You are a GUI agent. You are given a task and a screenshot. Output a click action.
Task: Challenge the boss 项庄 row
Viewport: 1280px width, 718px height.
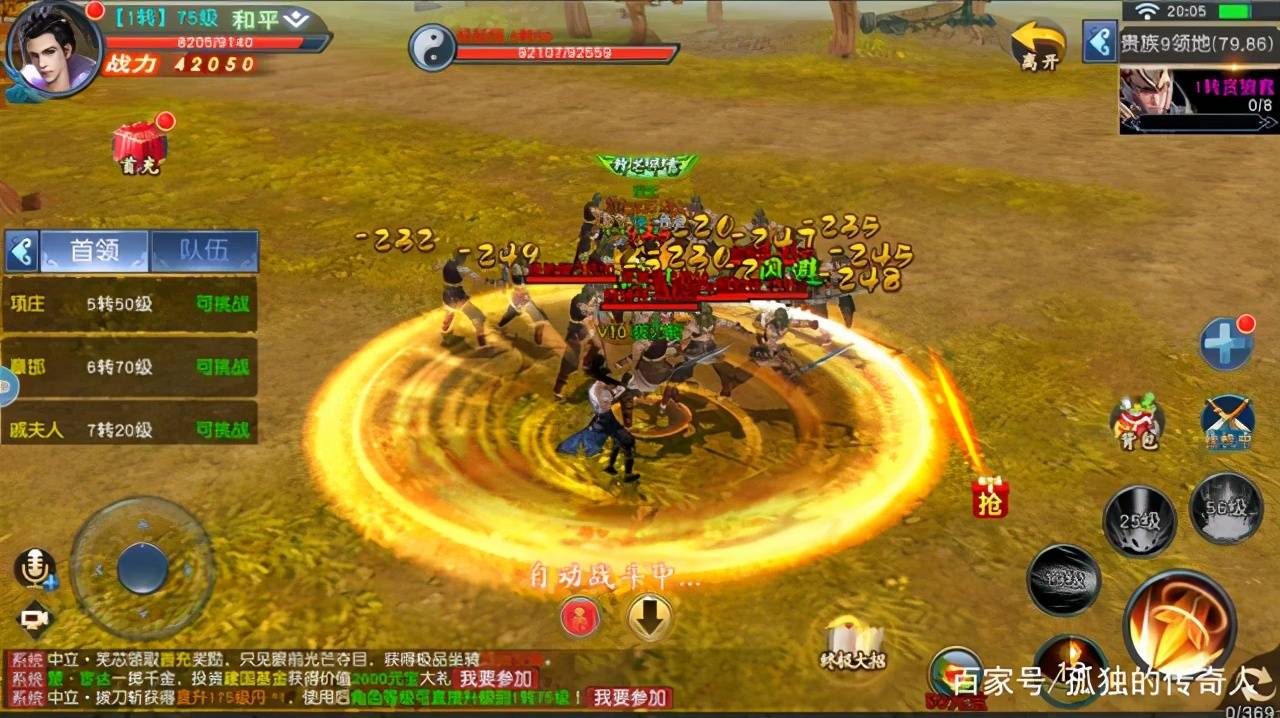130,304
